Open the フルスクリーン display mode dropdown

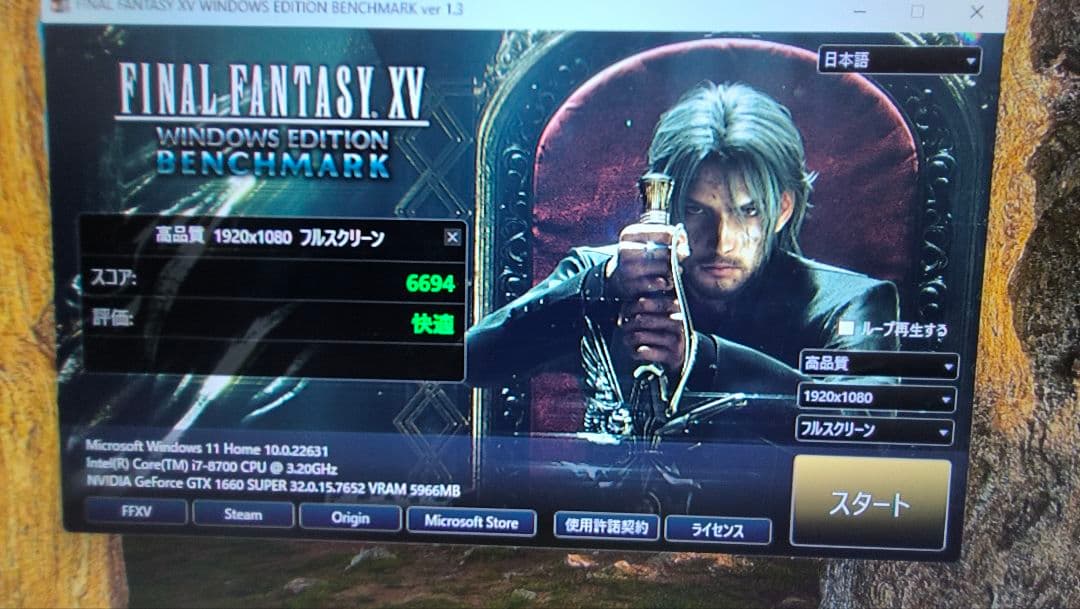(x=874, y=431)
